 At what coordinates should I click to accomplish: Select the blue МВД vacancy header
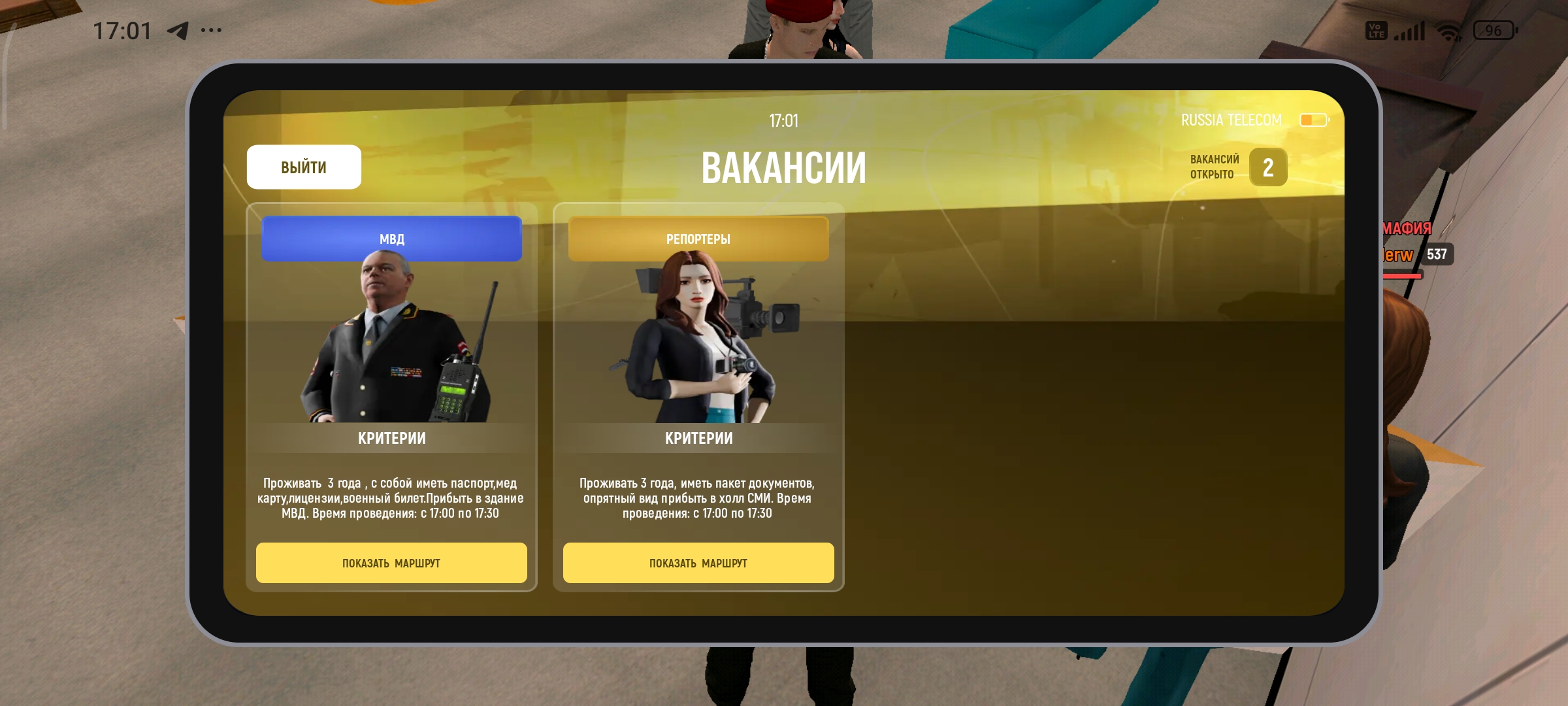coord(391,239)
